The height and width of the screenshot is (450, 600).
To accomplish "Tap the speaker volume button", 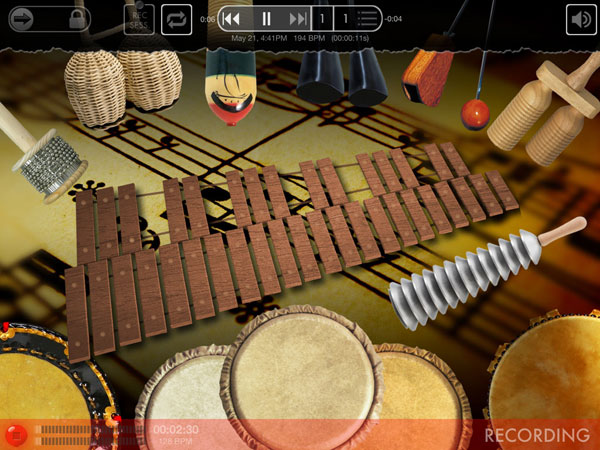I will [x=580, y=19].
